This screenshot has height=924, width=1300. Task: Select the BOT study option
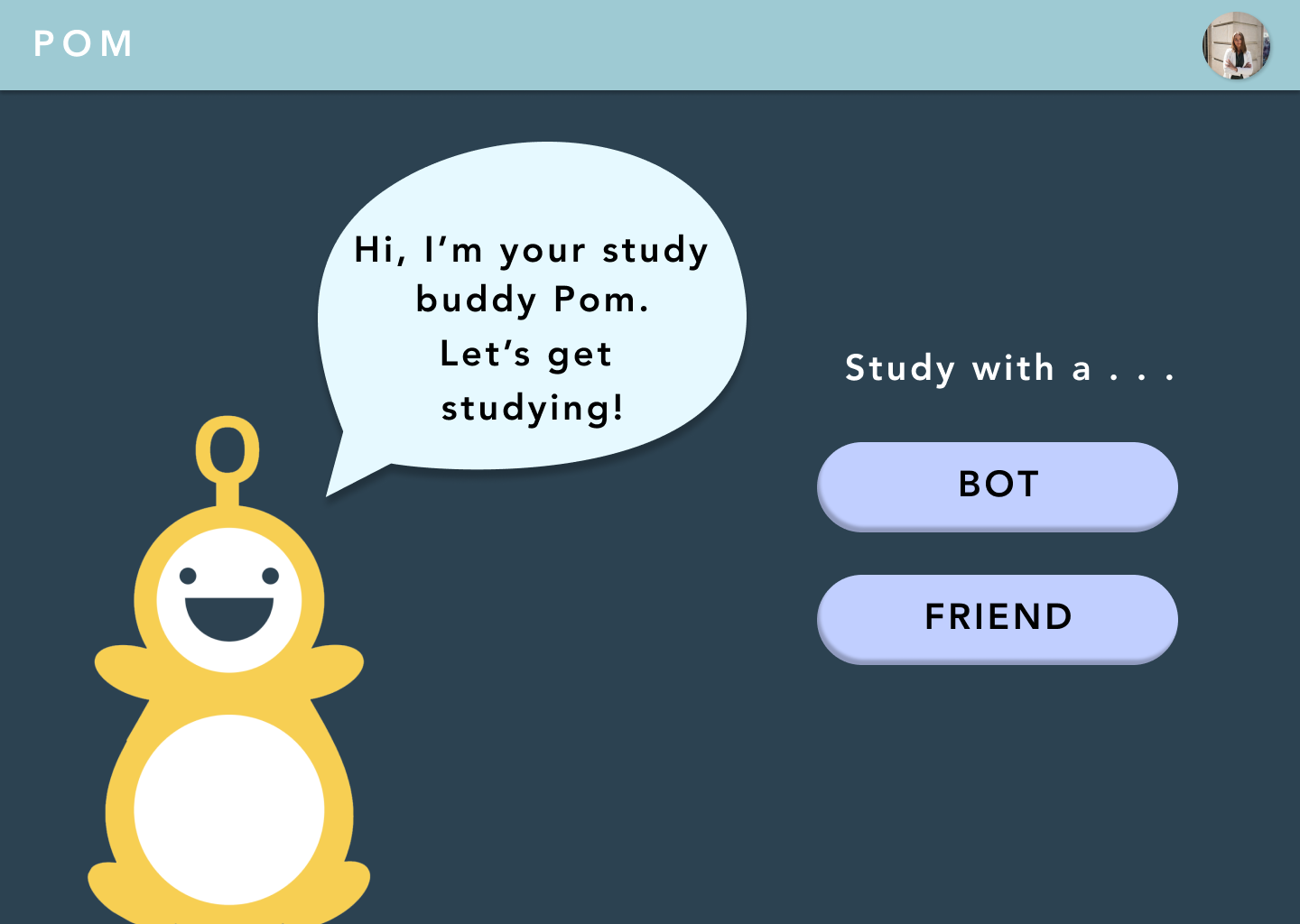pos(997,485)
